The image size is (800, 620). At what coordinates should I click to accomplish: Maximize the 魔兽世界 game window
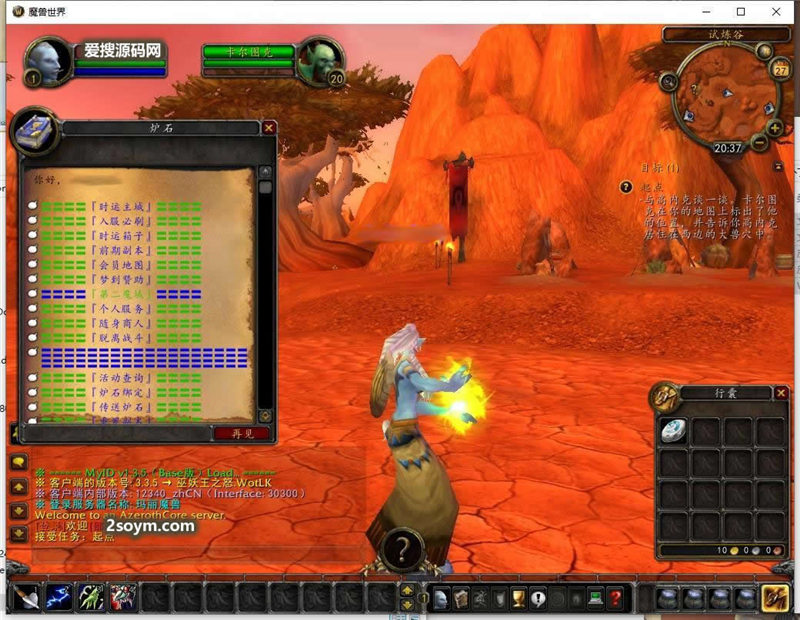[x=741, y=12]
